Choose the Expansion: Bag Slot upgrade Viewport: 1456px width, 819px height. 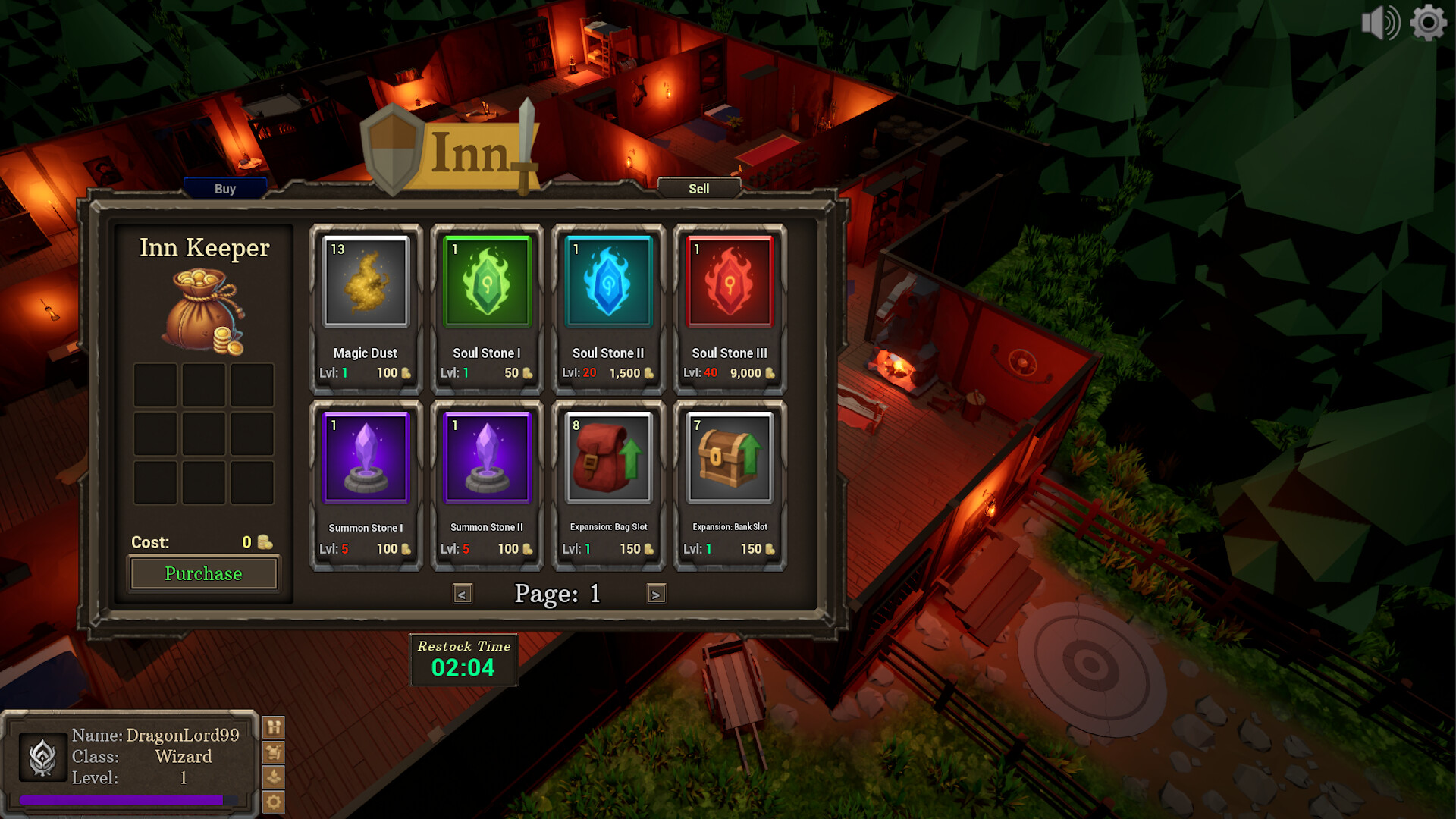pos(608,457)
